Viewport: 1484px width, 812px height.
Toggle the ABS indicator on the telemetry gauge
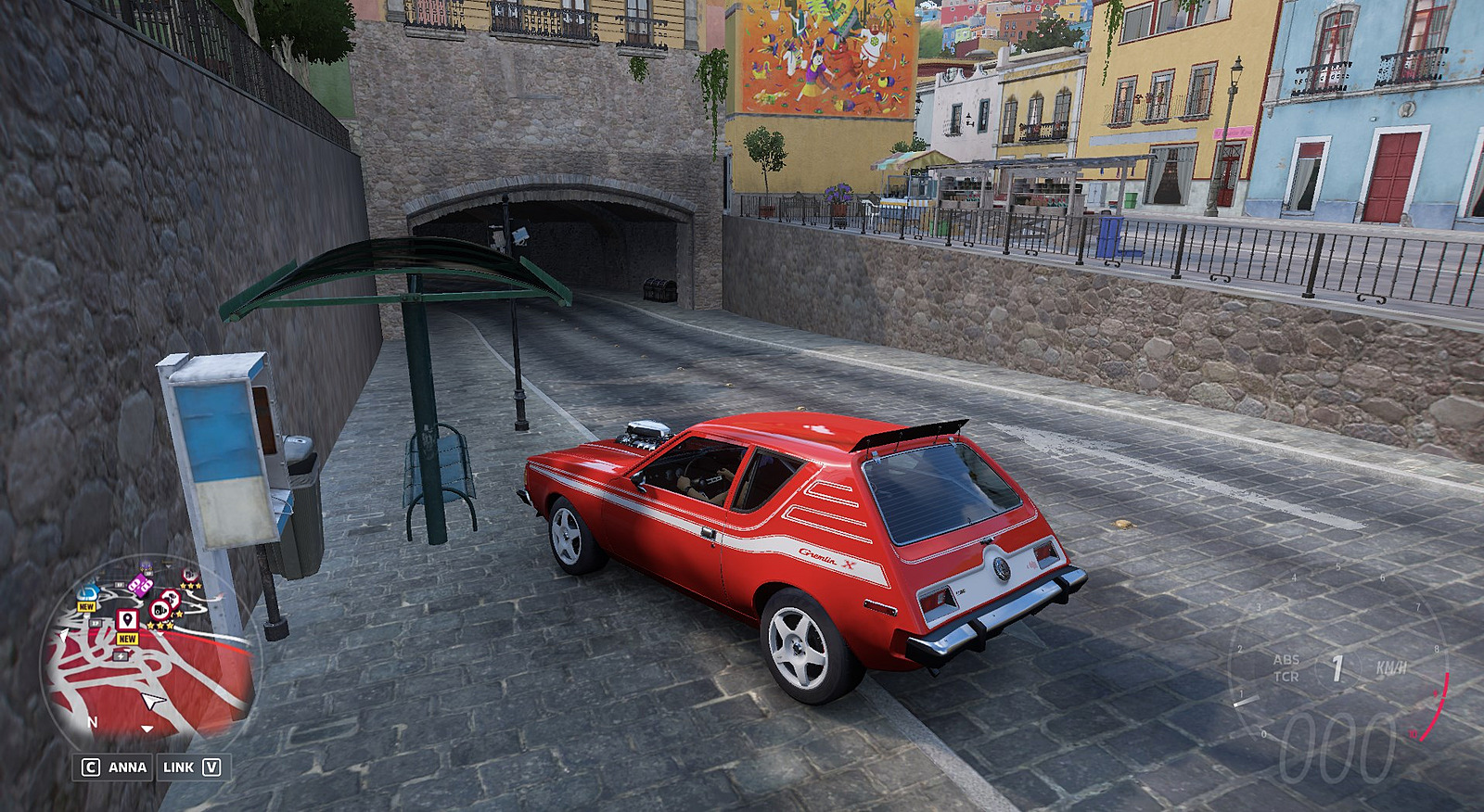coord(1287,659)
